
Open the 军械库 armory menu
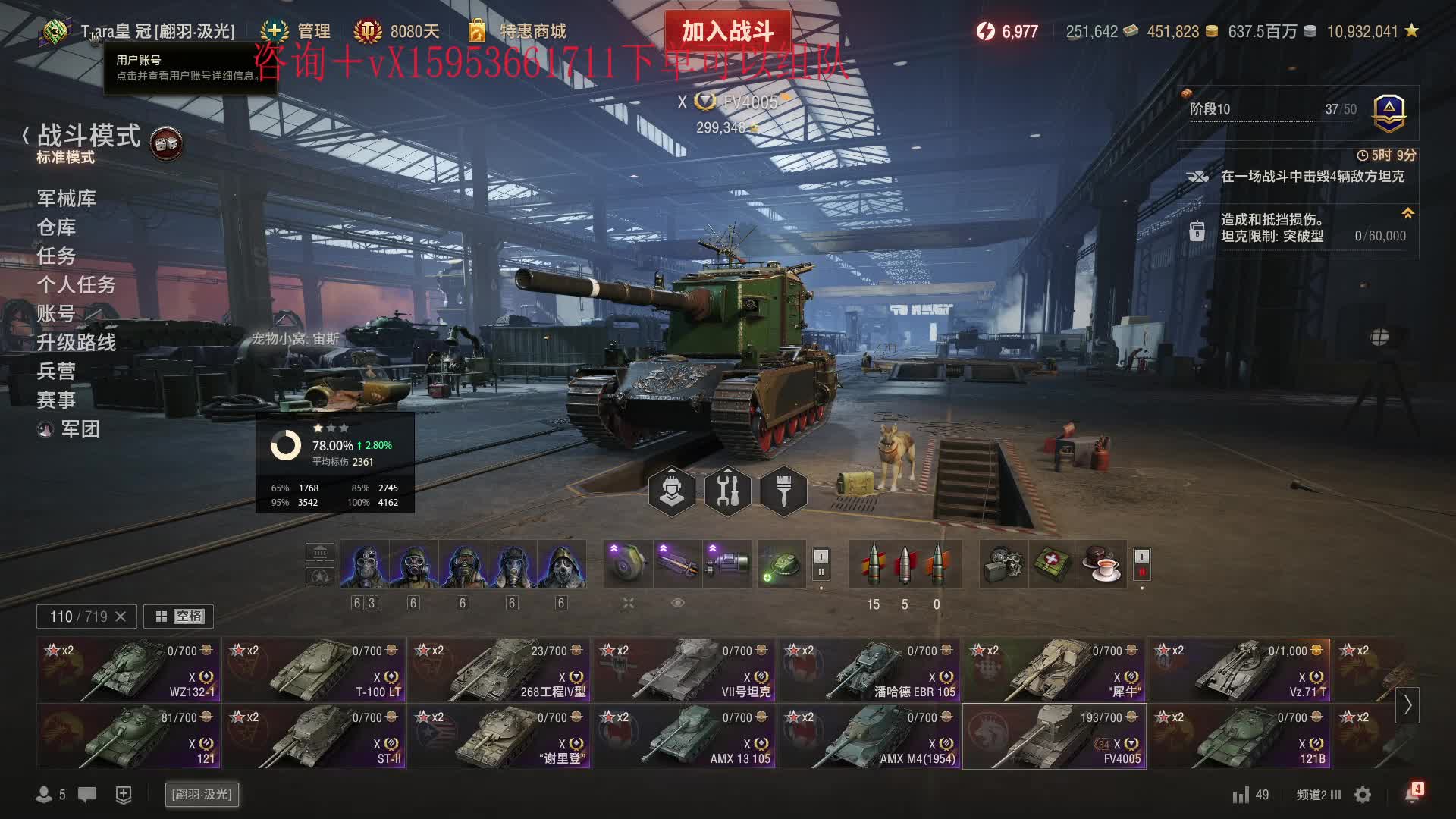[66, 199]
